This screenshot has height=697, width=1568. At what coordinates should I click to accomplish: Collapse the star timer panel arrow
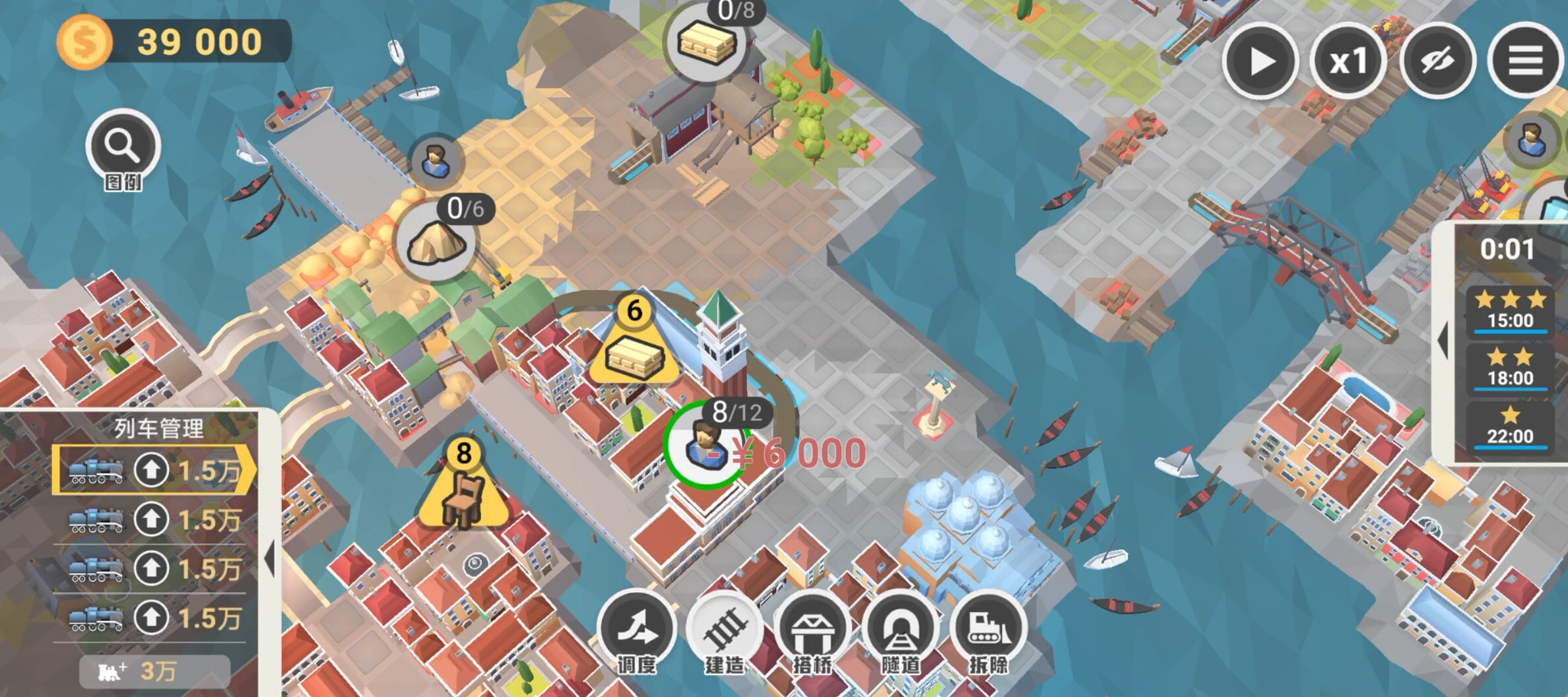pos(1443,341)
